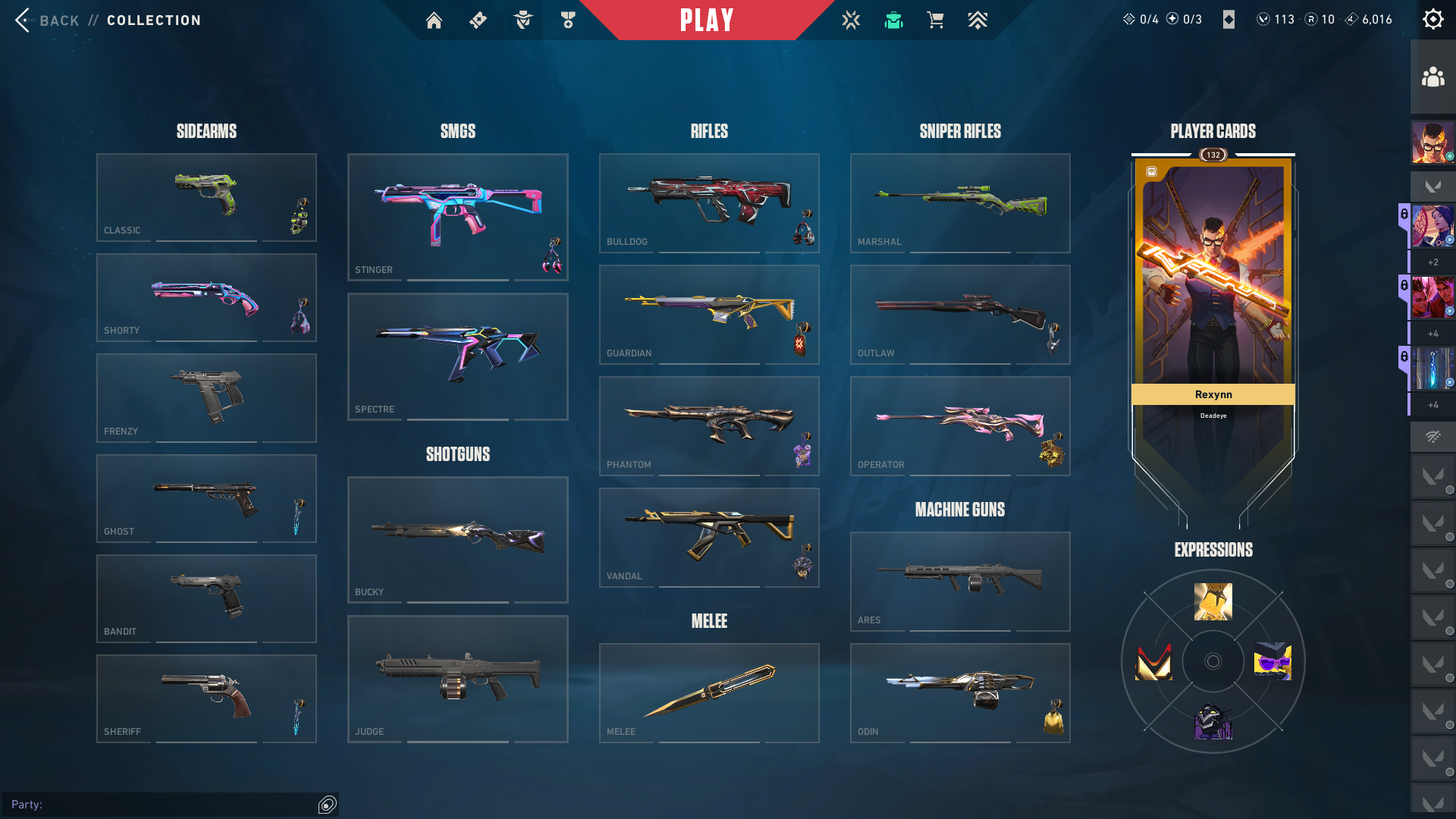This screenshot has height=819, width=1456.
Task: Open the store shopping cart icon
Action: click(x=935, y=20)
